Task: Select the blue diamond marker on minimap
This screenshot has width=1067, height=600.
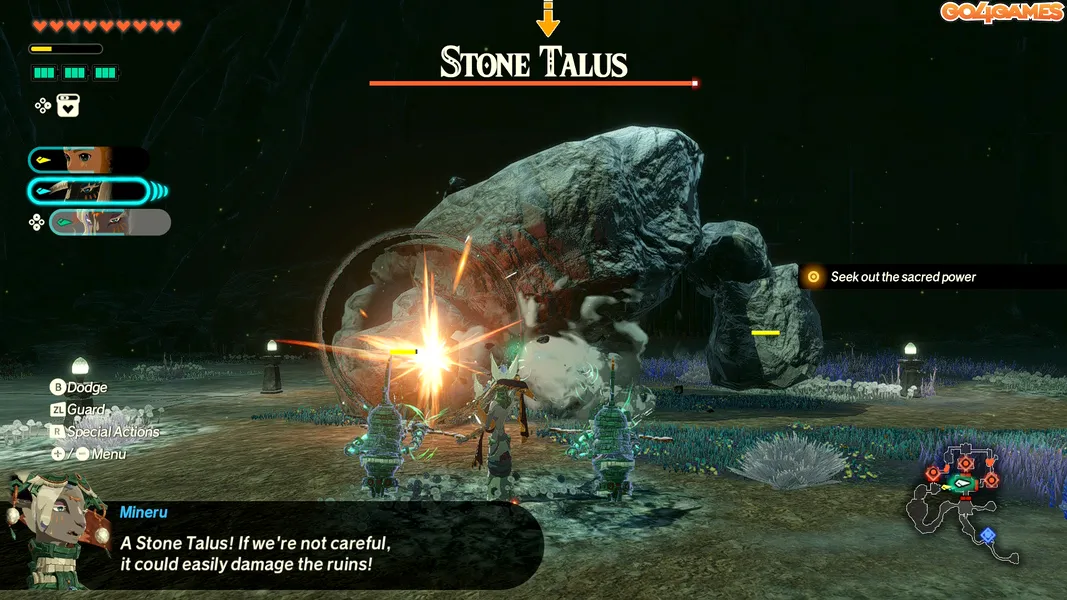Action: (x=987, y=534)
